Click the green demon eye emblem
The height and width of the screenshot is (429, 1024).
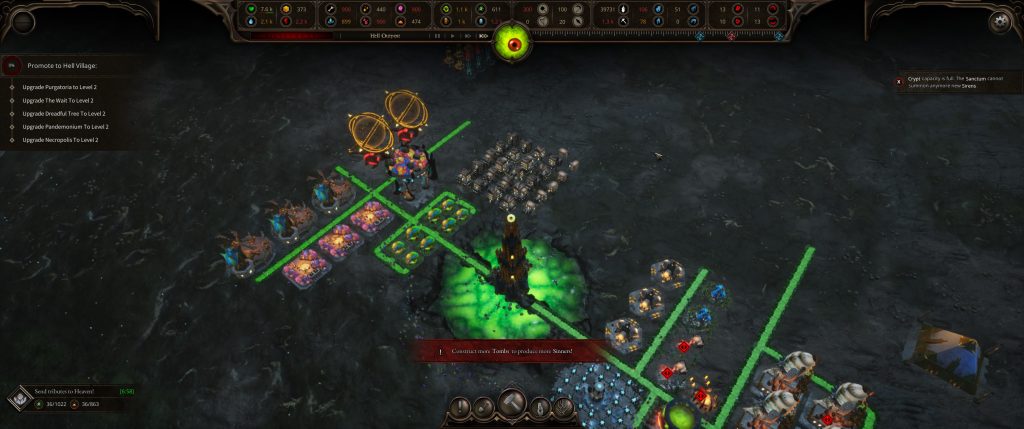pyautogui.click(x=513, y=42)
